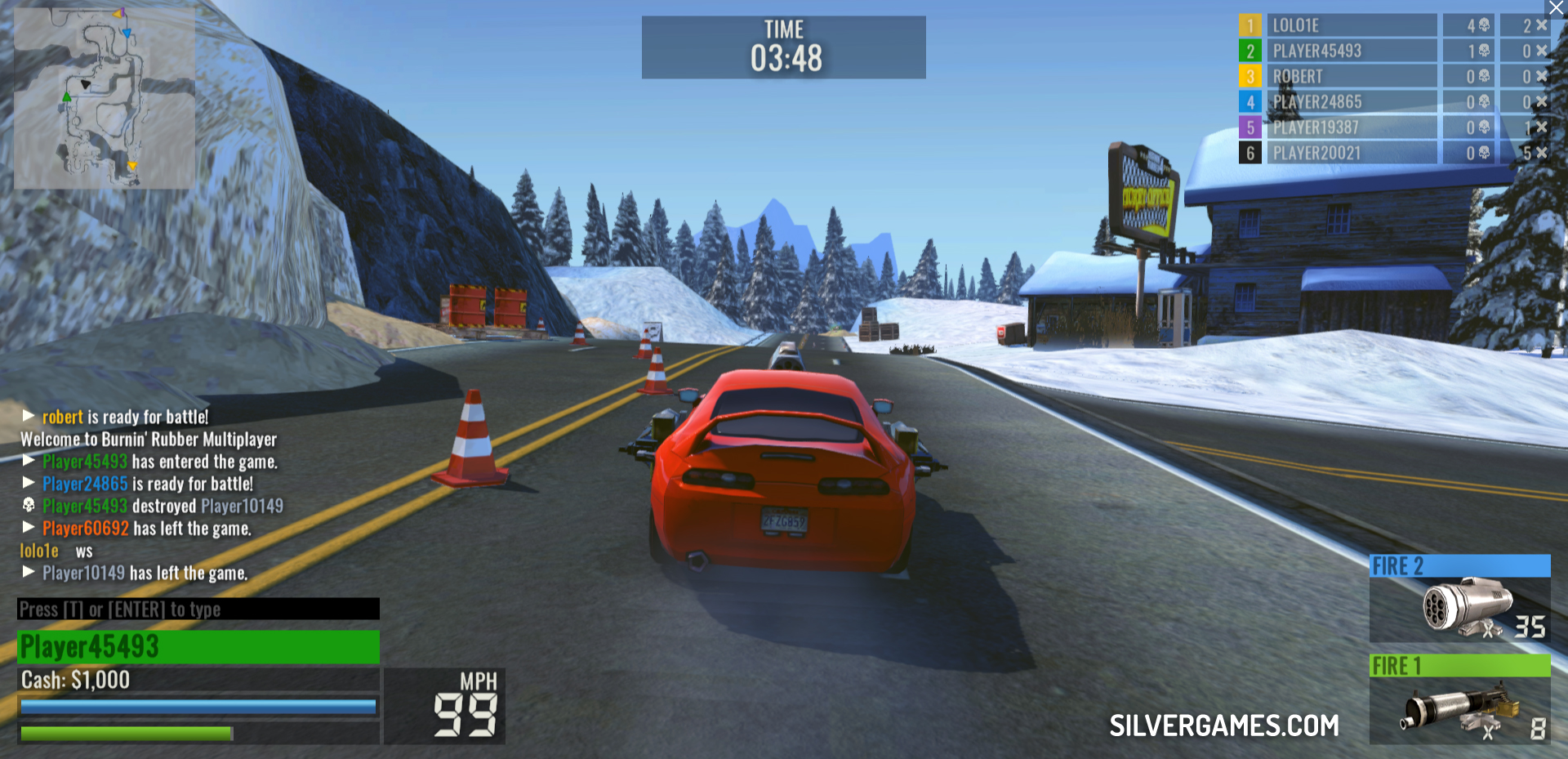Select PLAYER20021 in the scoreboard

1351,153
